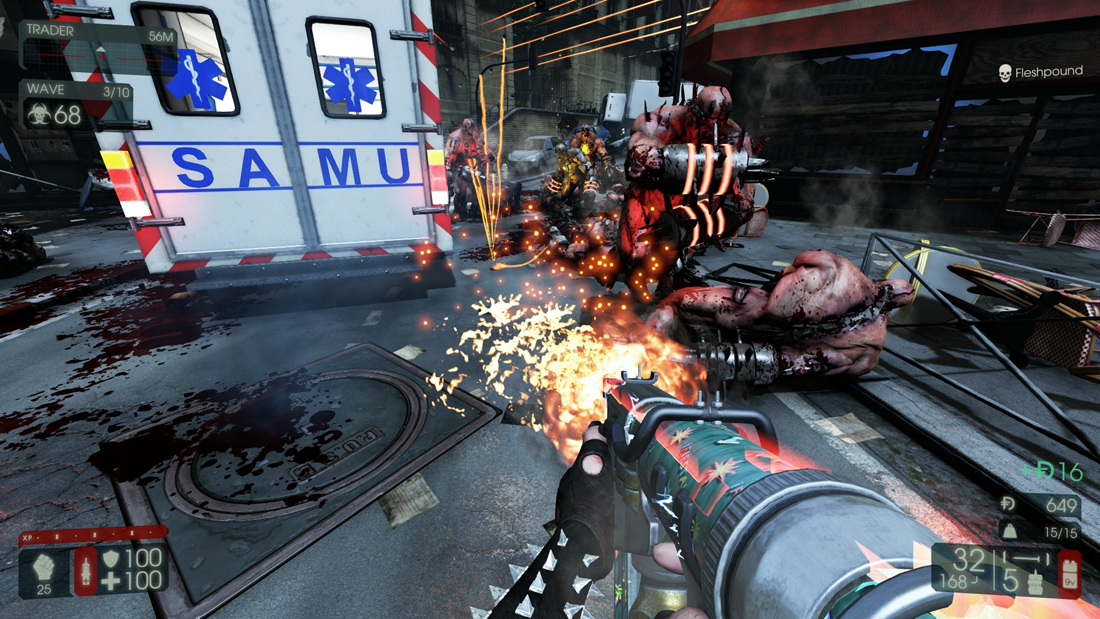Select the Dosh currency icon

coord(1008,507)
